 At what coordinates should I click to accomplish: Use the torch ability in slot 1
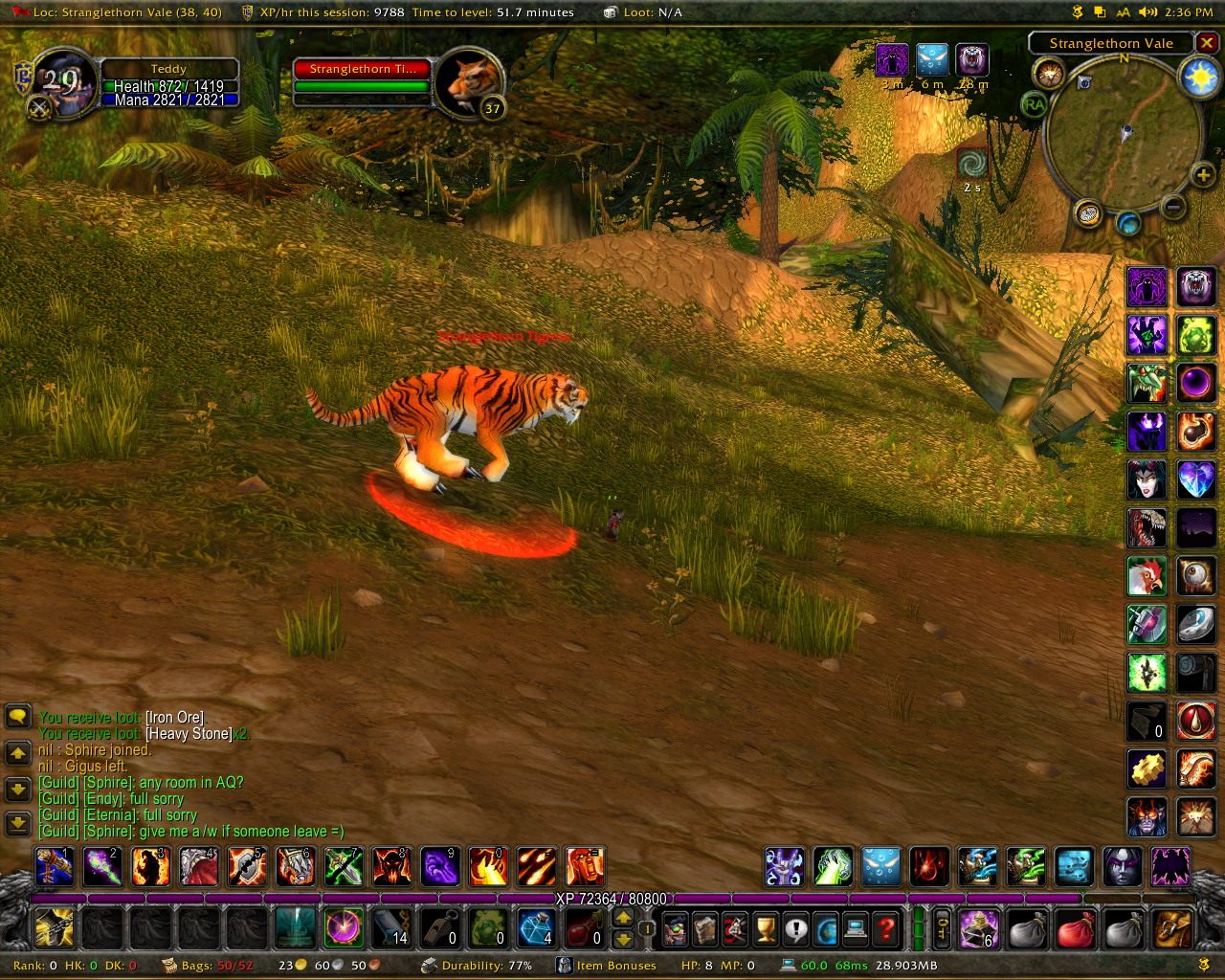[x=55, y=867]
